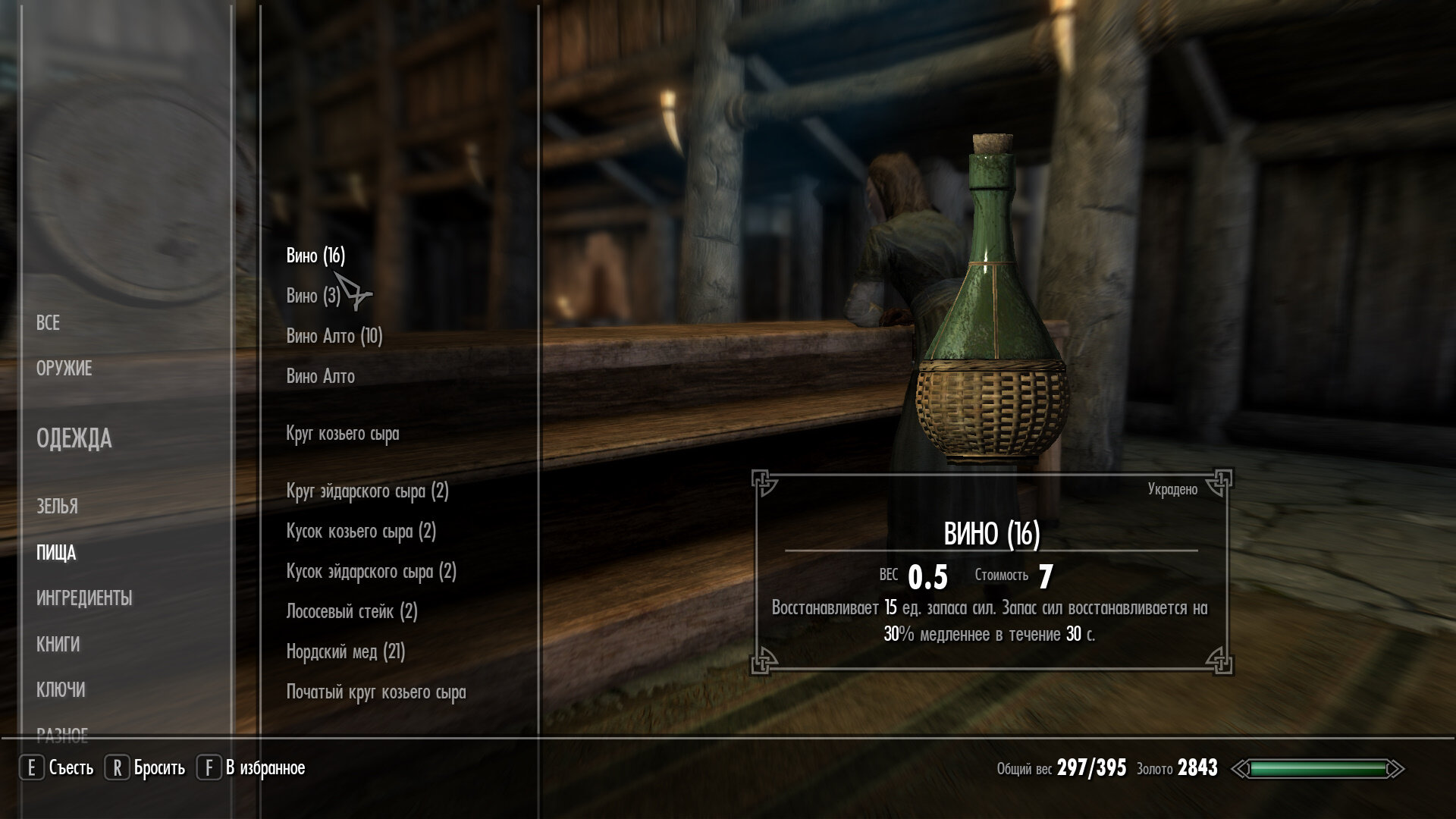The height and width of the screenshot is (819, 1456).
Task: Pick the Круг козьего сыра item
Action: click(x=343, y=434)
